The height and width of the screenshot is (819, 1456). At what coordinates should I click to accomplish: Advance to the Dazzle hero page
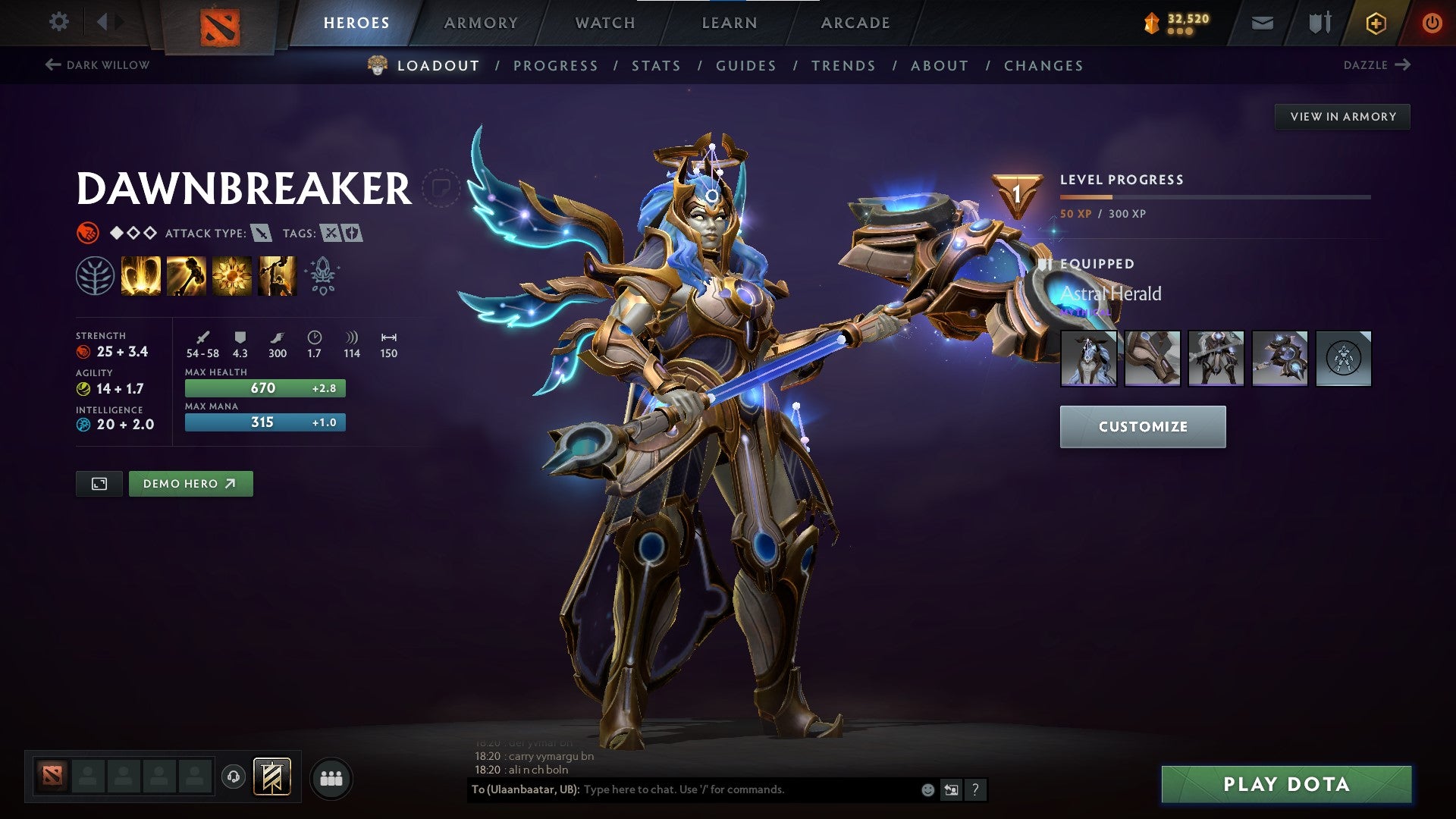[x=1376, y=65]
